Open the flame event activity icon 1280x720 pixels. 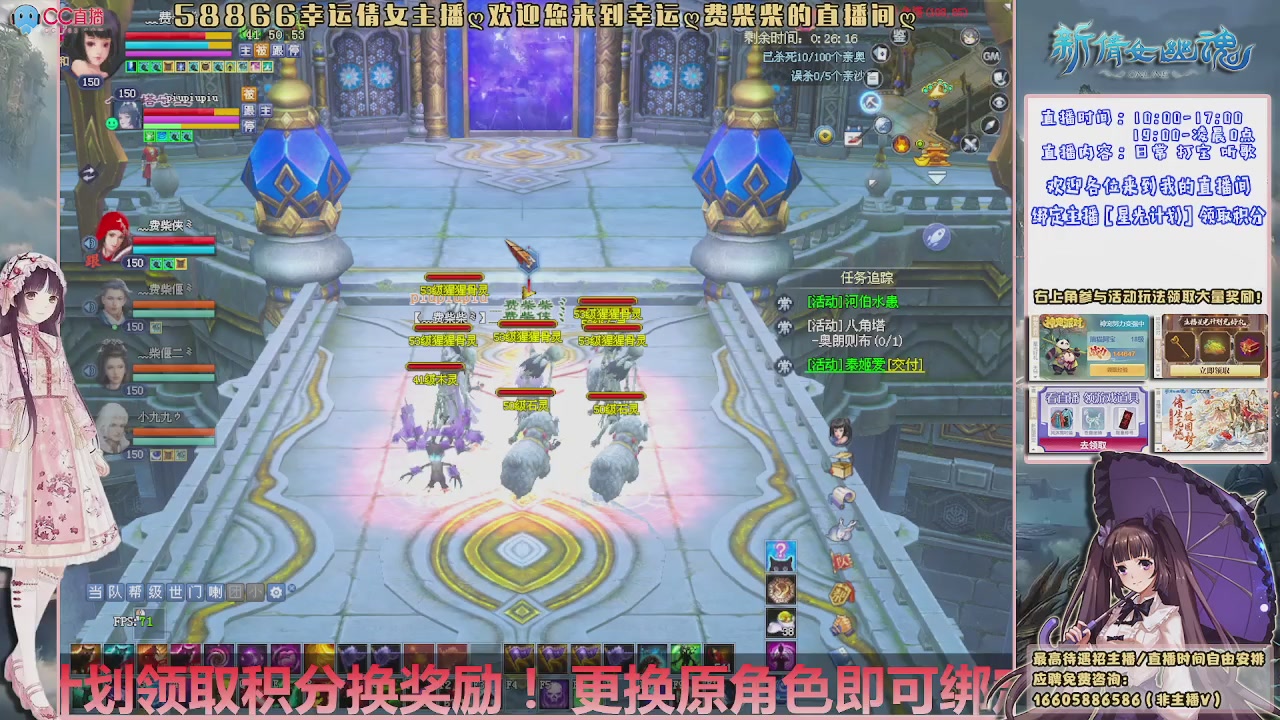pos(901,144)
